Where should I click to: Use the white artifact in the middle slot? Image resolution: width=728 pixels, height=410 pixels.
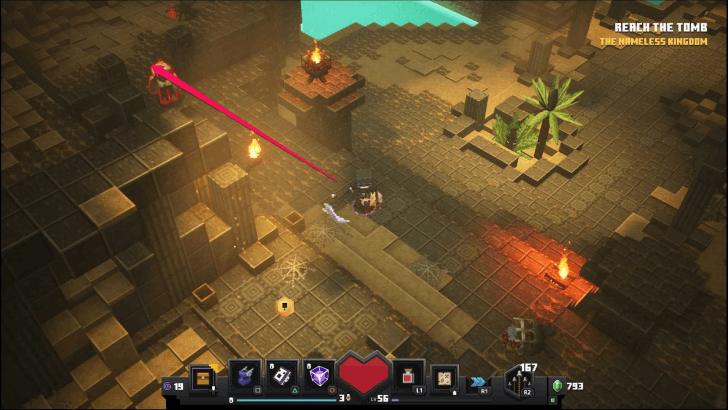tap(282, 375)
